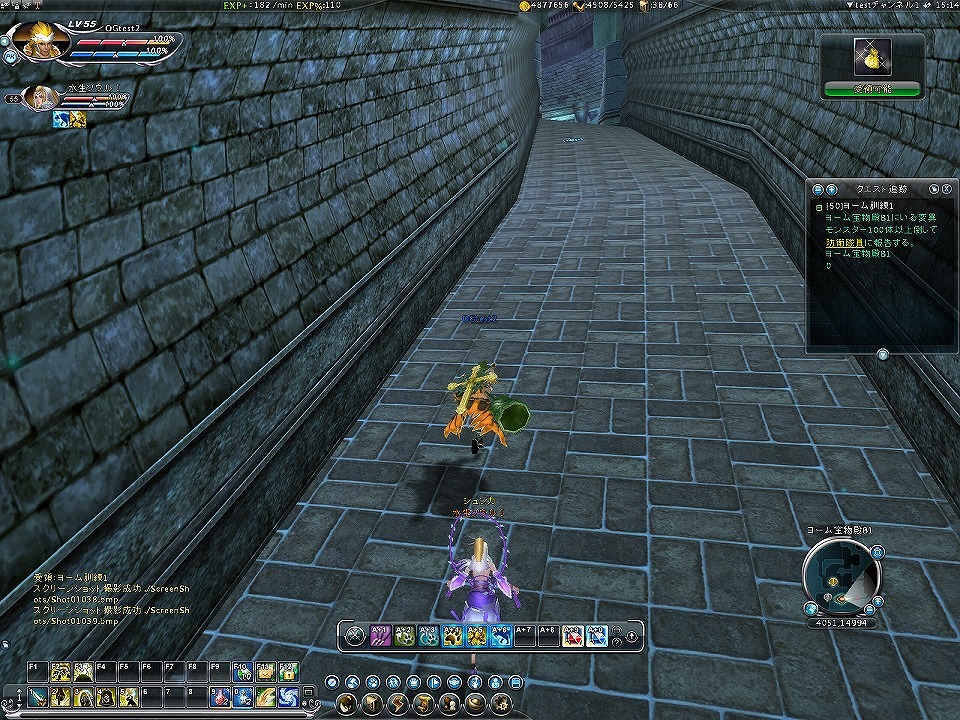This screenshot has width=960, height=720.
Task: Click the green 受領可能 reward button
Action: [873, 89]
